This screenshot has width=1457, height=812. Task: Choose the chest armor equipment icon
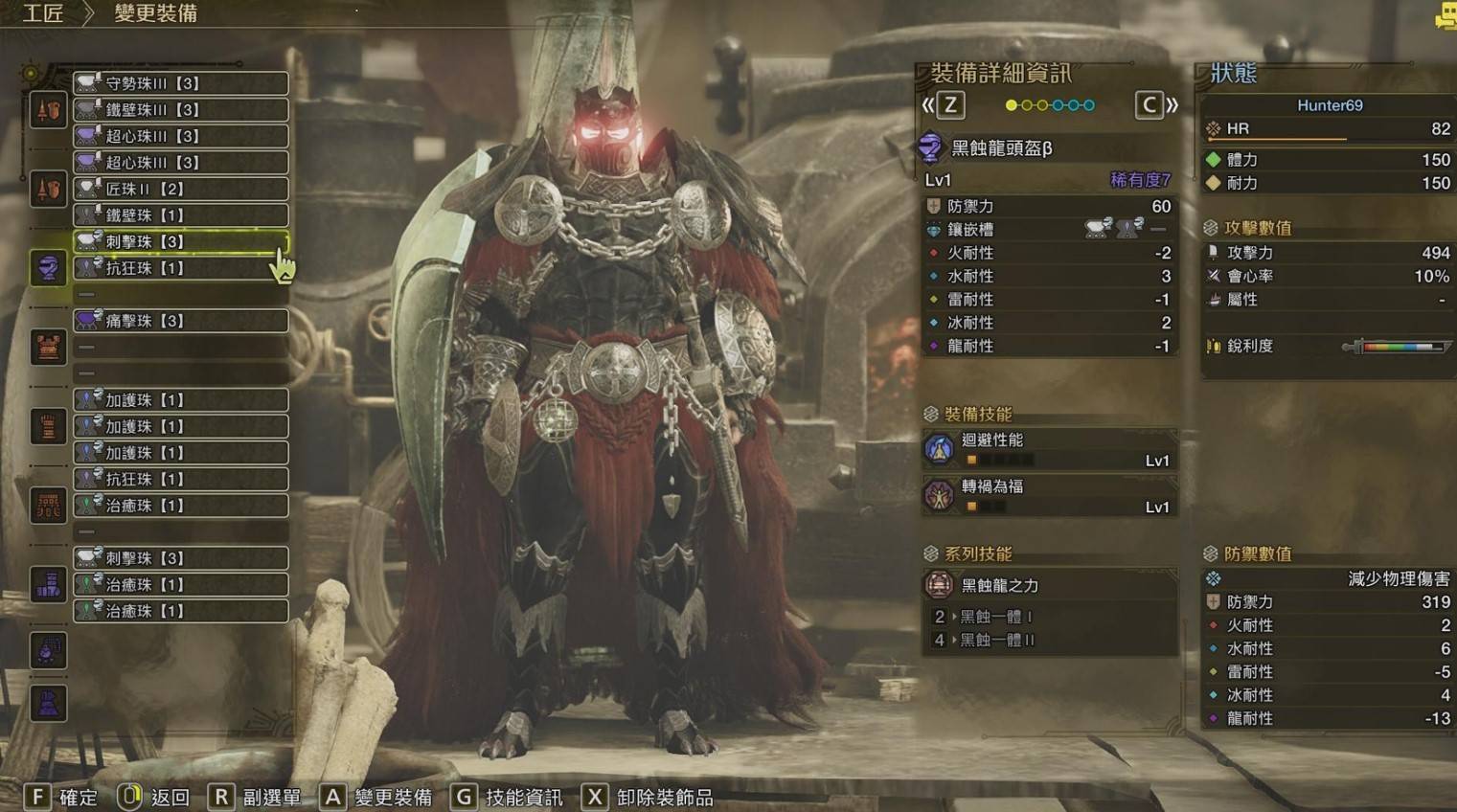[x=48, y=347]
